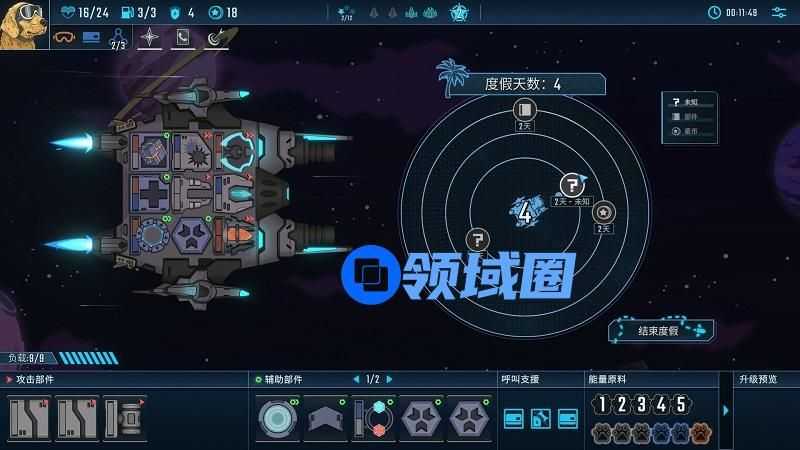The width and height of the screenshot is (800, 450).
Task: Activate the planet orbit skill icon
Action: 216,38
